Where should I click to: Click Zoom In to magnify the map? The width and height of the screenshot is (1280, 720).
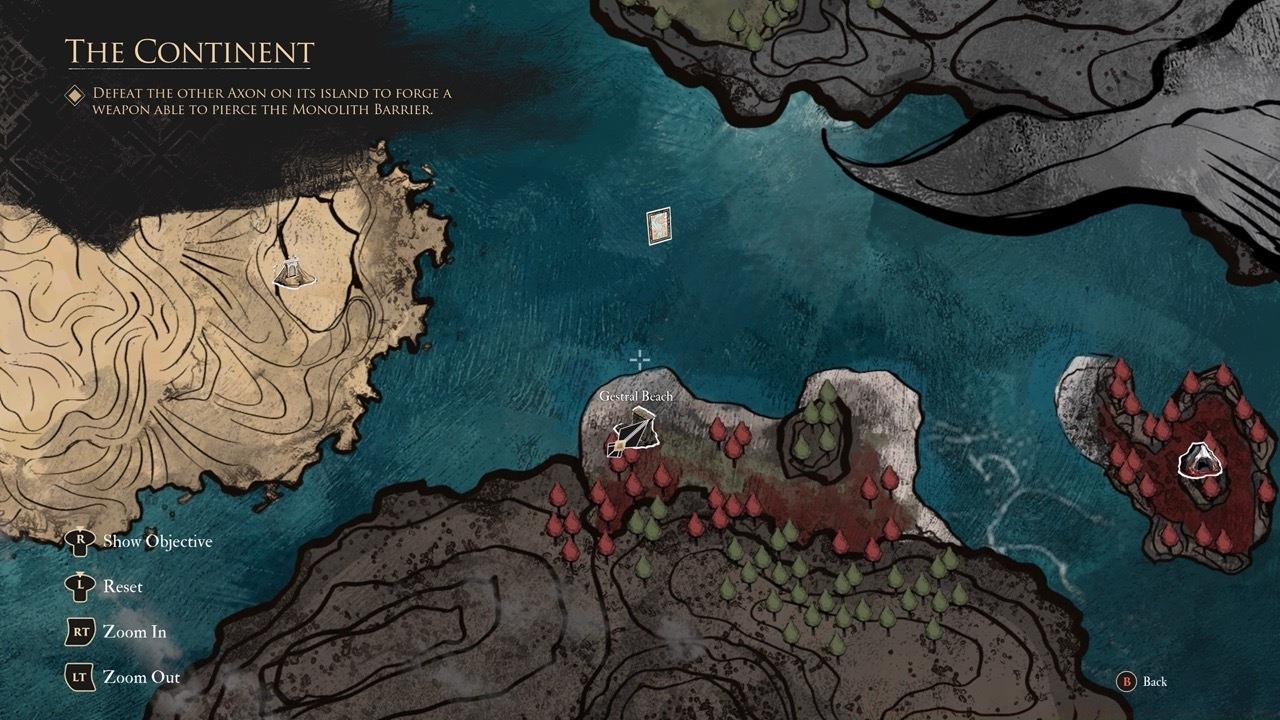(x=133, y=632)
